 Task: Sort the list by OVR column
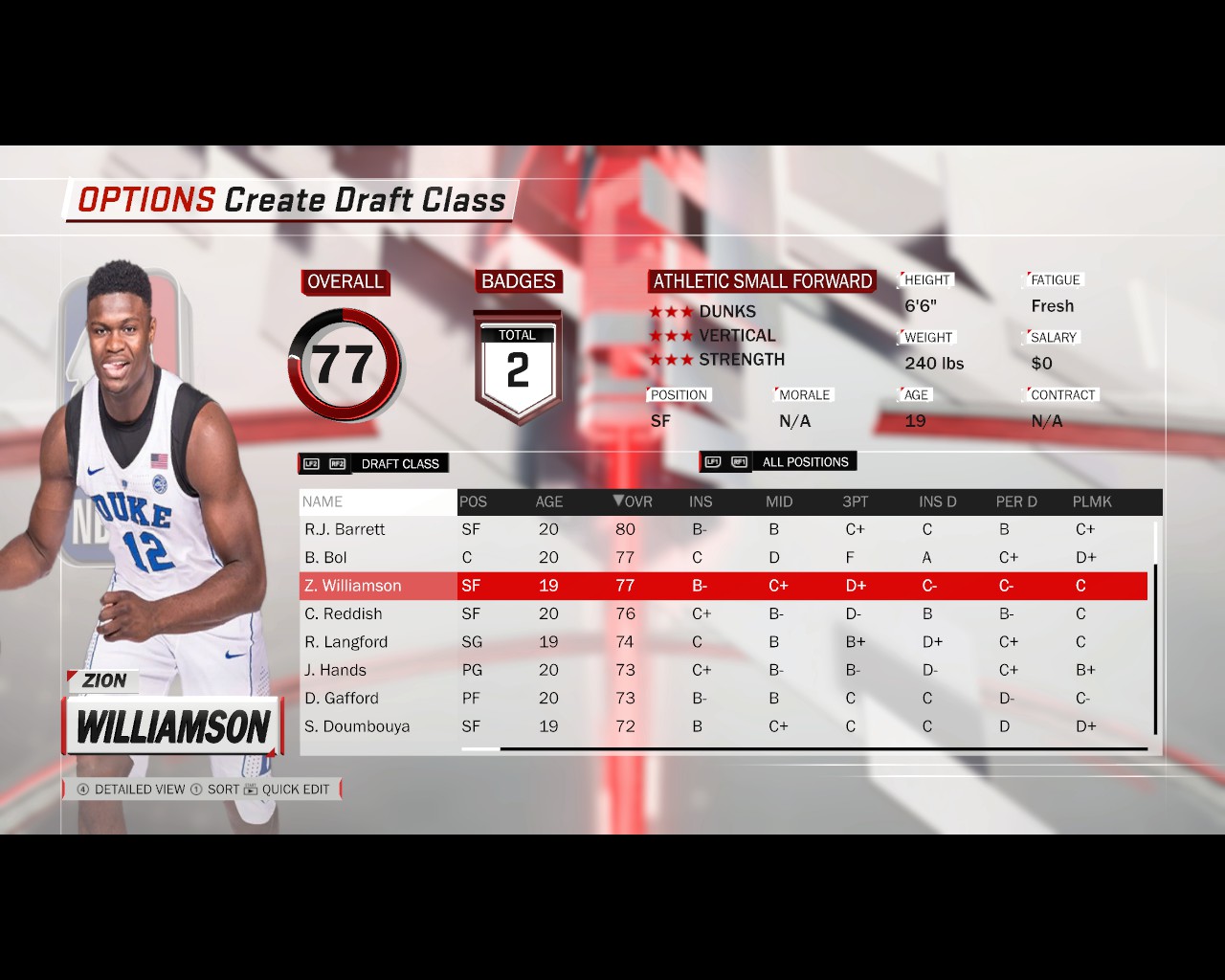pyautogui.click(x=633, y=501)
